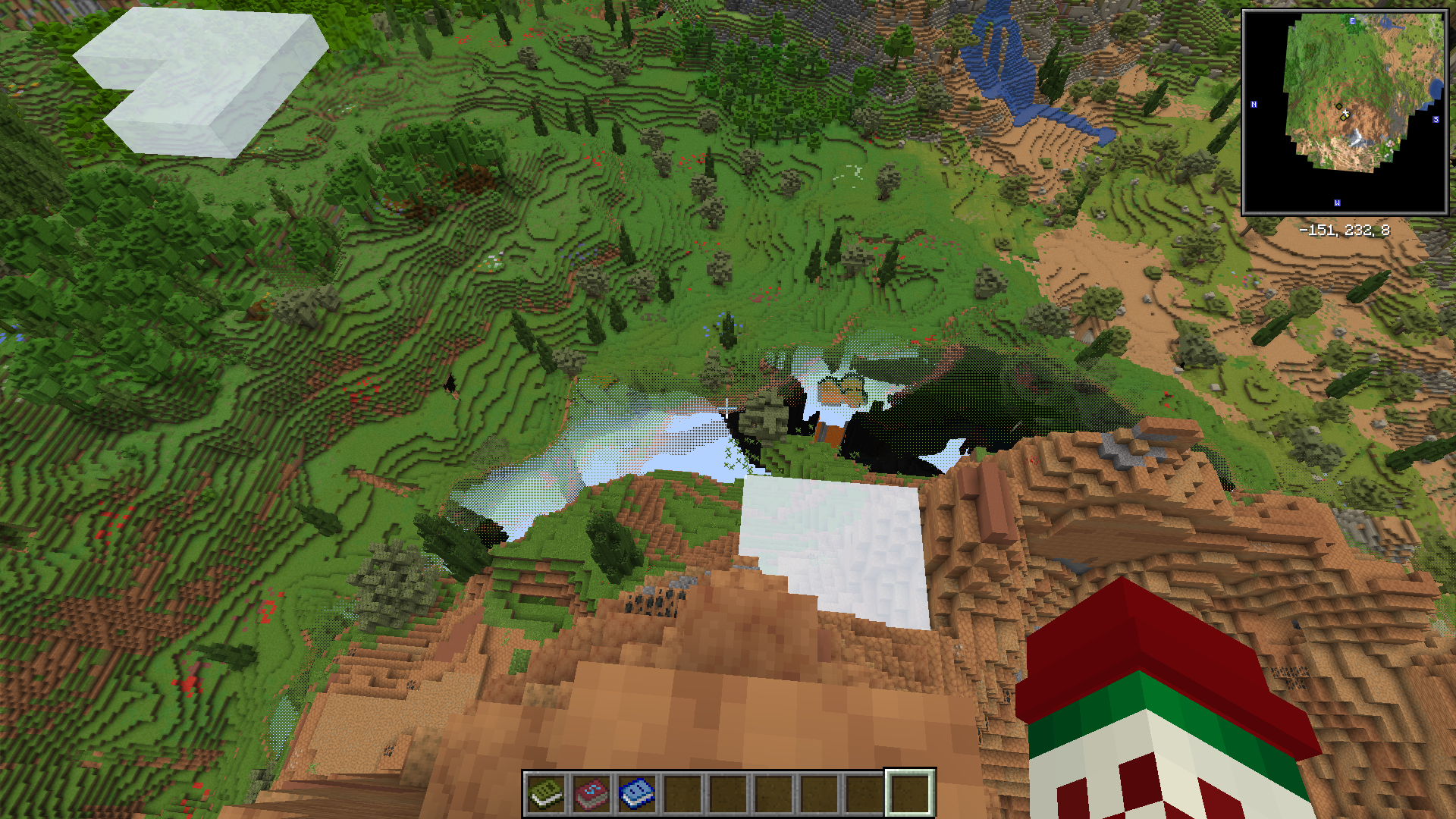The image size is (1456, 819).
Task: Click the N compass marker on minimap
Action: 1254,105
